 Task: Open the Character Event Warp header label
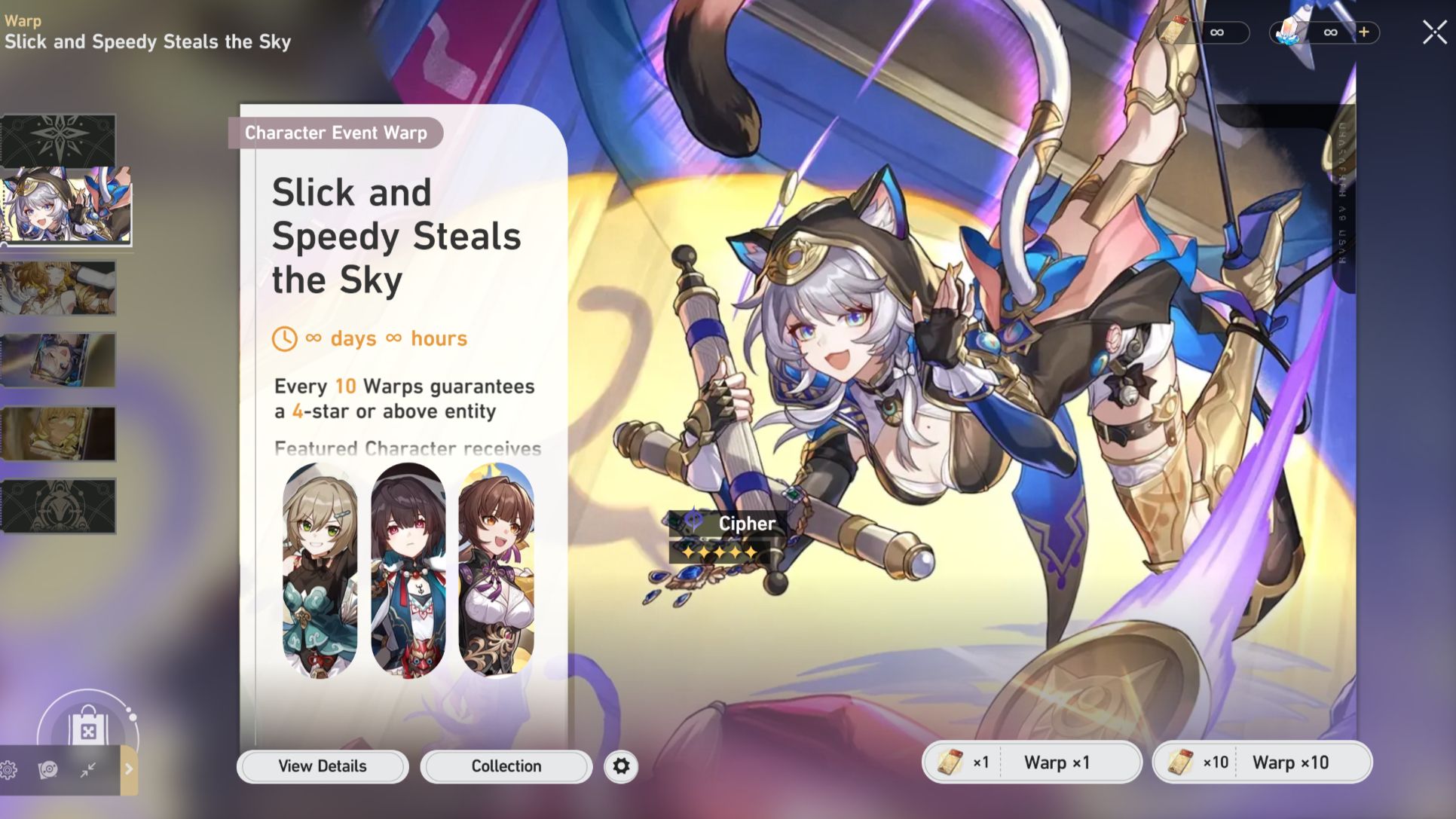[337, 133]
